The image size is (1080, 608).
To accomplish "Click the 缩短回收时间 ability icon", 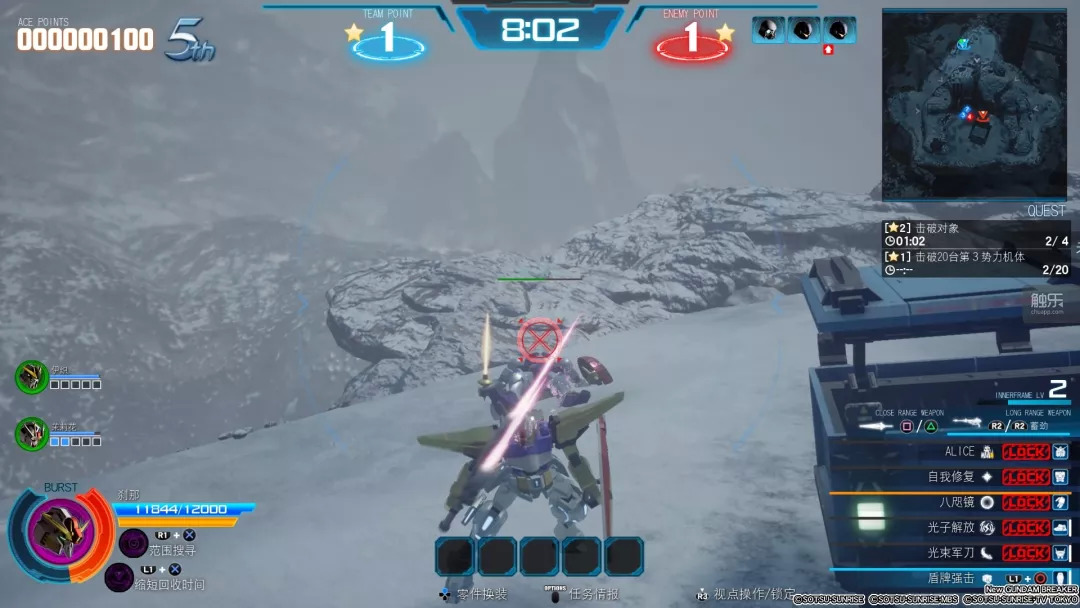I will point(119,577).
